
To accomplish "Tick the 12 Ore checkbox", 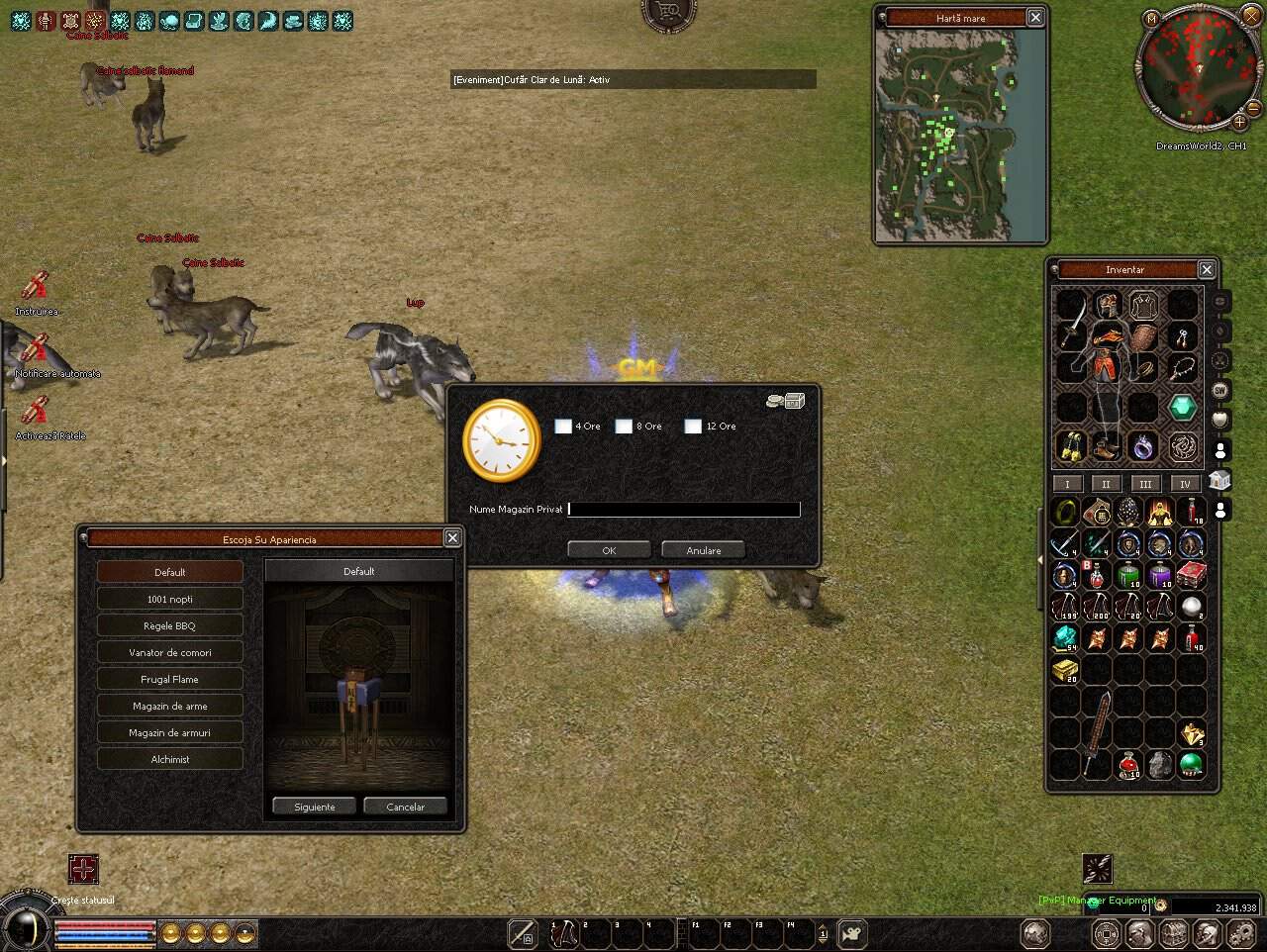I will pos(693,427).
